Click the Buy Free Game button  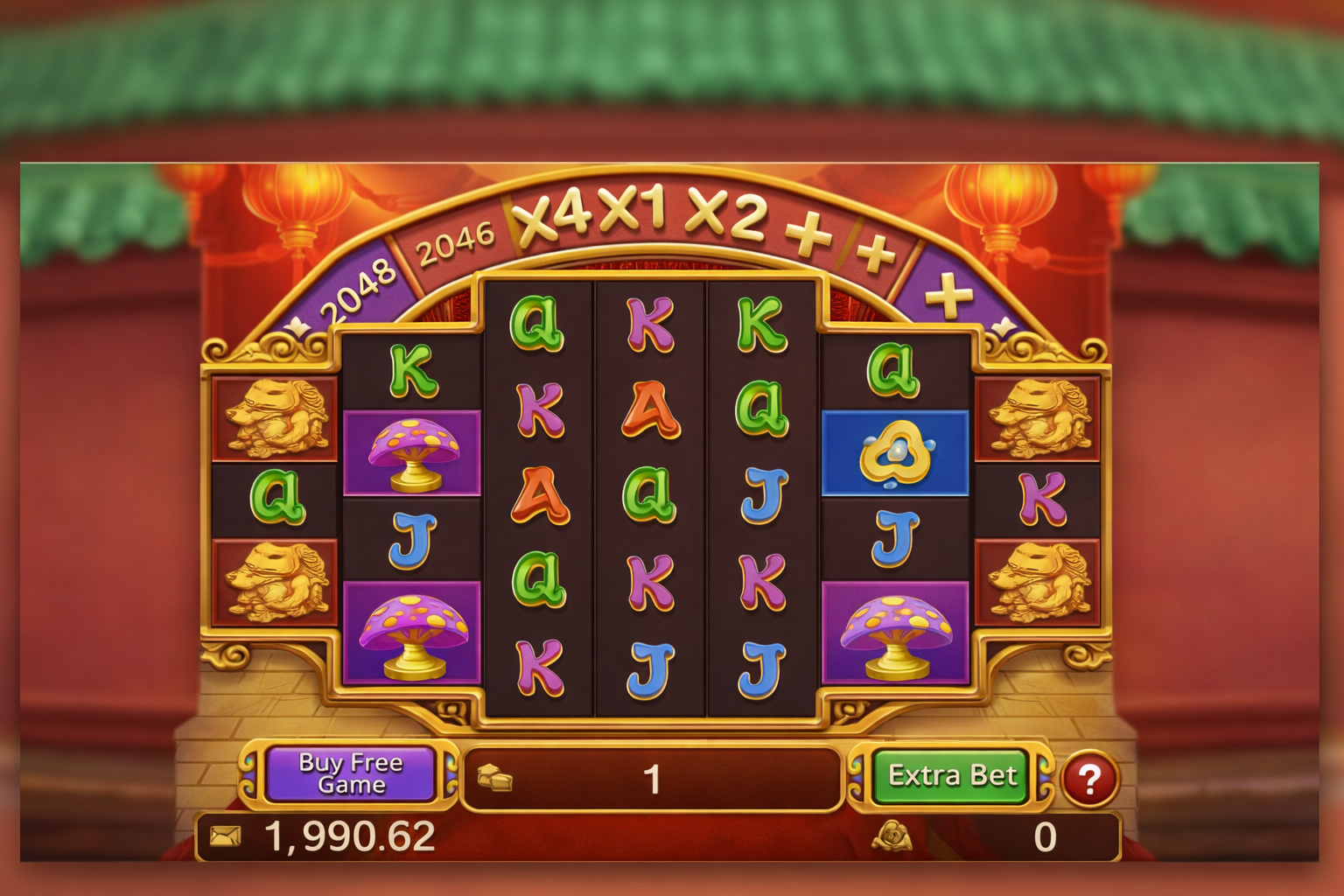(350, 773)
